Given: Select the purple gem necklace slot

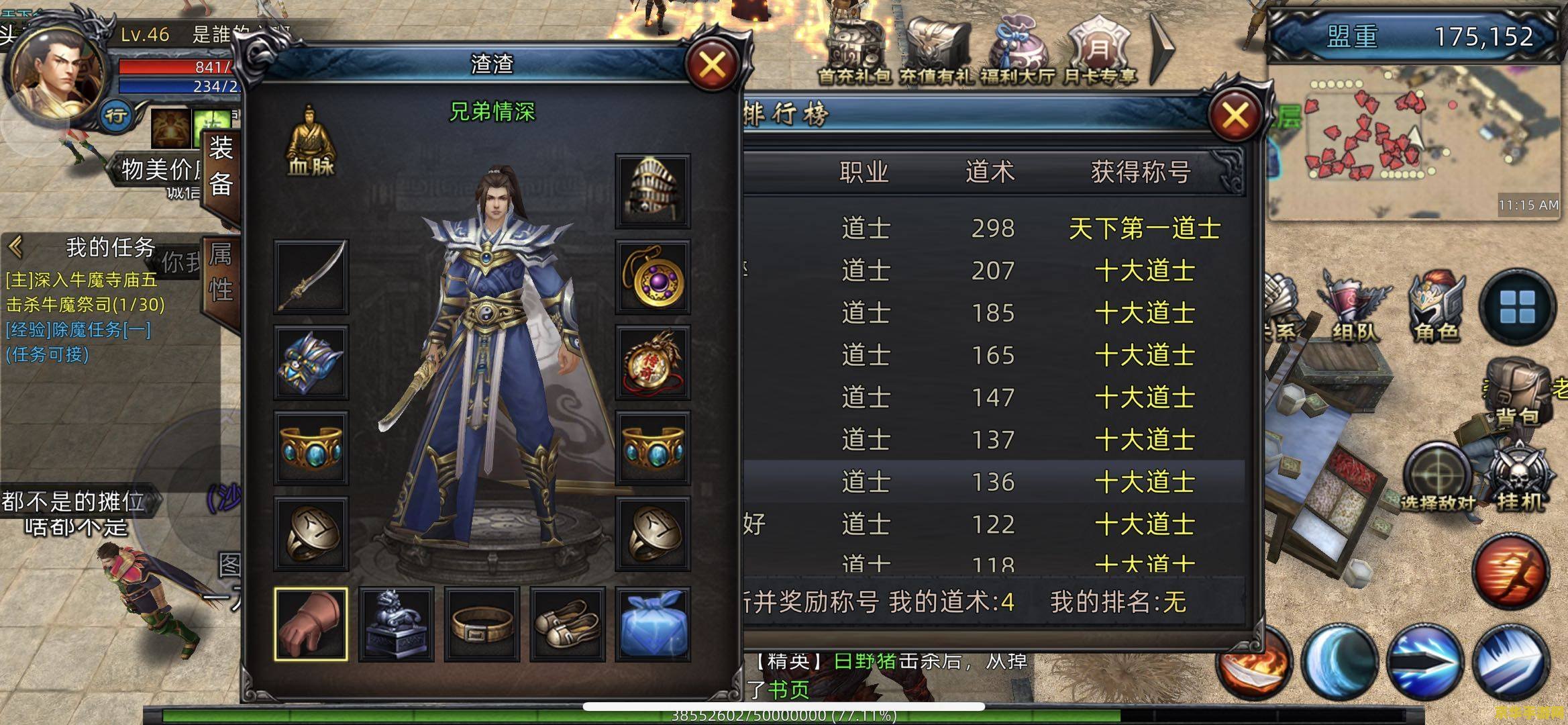Looking at the screenshot, I should [x=652, y=277].
